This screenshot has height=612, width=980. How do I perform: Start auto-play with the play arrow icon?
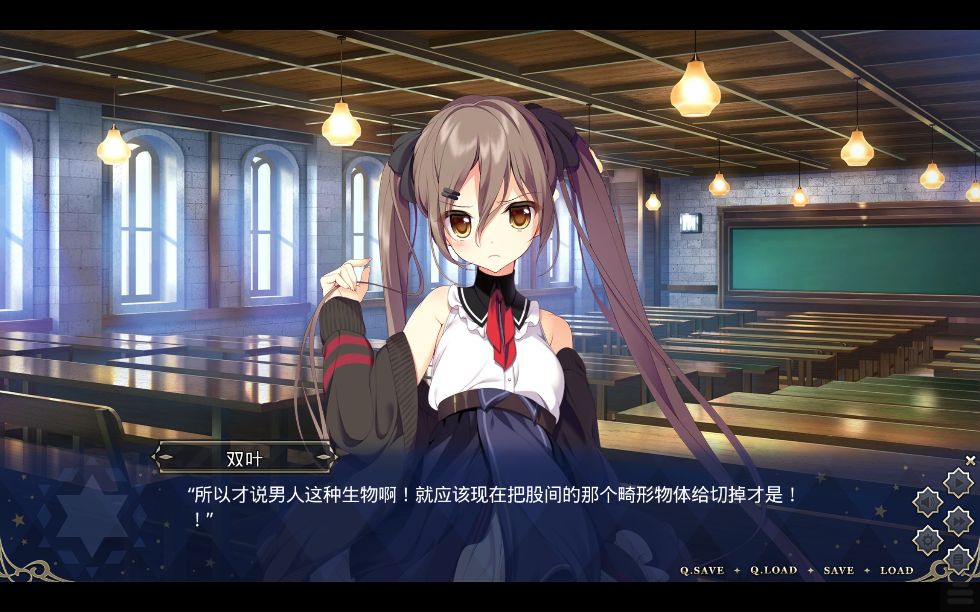coord(957,483)
